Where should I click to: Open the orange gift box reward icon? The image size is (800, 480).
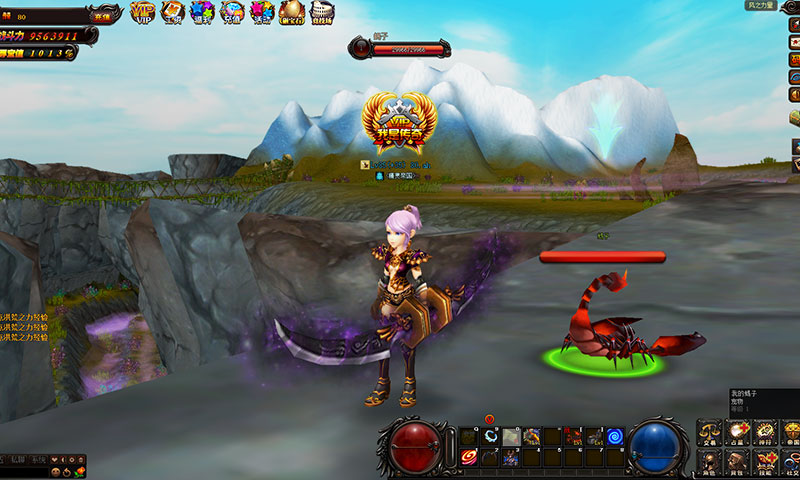tap(173, 12)
